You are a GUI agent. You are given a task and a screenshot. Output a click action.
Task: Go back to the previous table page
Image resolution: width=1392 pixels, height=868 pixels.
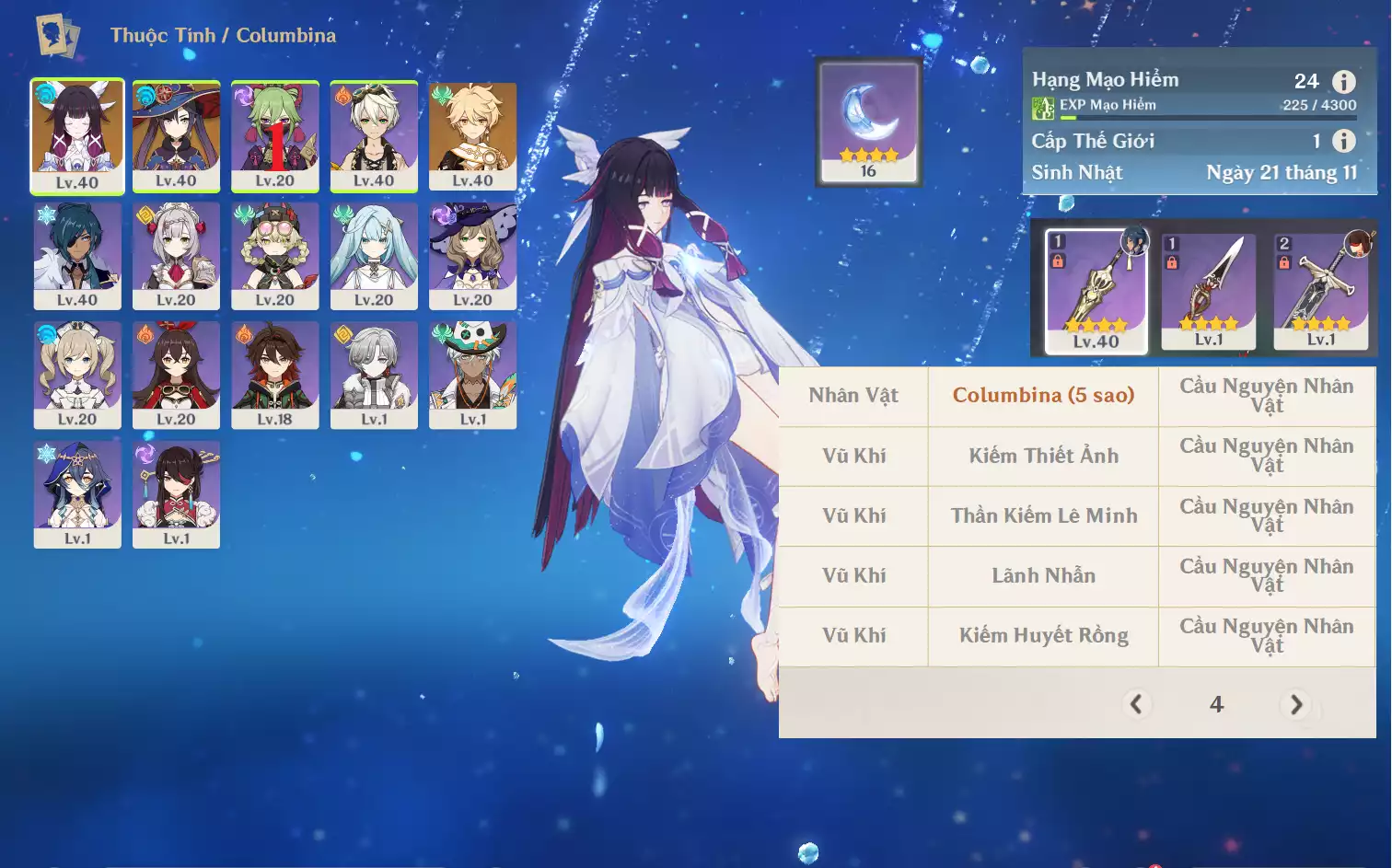[x=1136, y=704]
